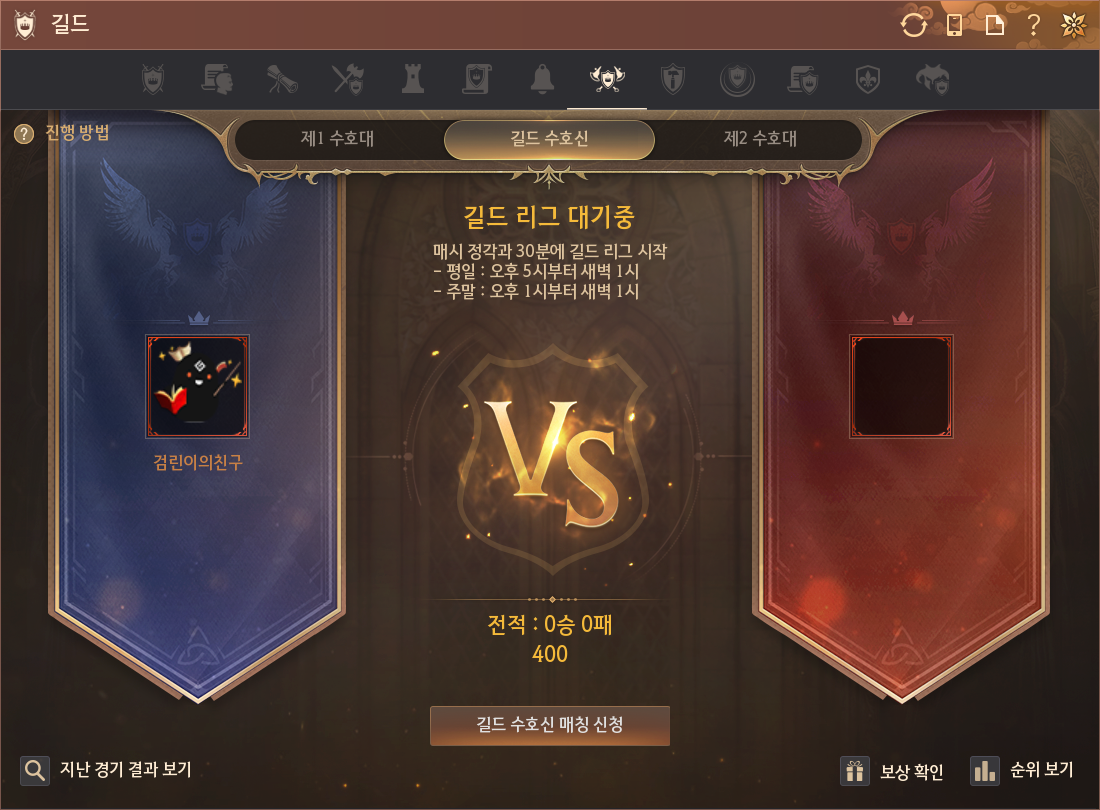Select the fleur-de-lis shield tab icon
1100x810 pixels.
[867, 79]
